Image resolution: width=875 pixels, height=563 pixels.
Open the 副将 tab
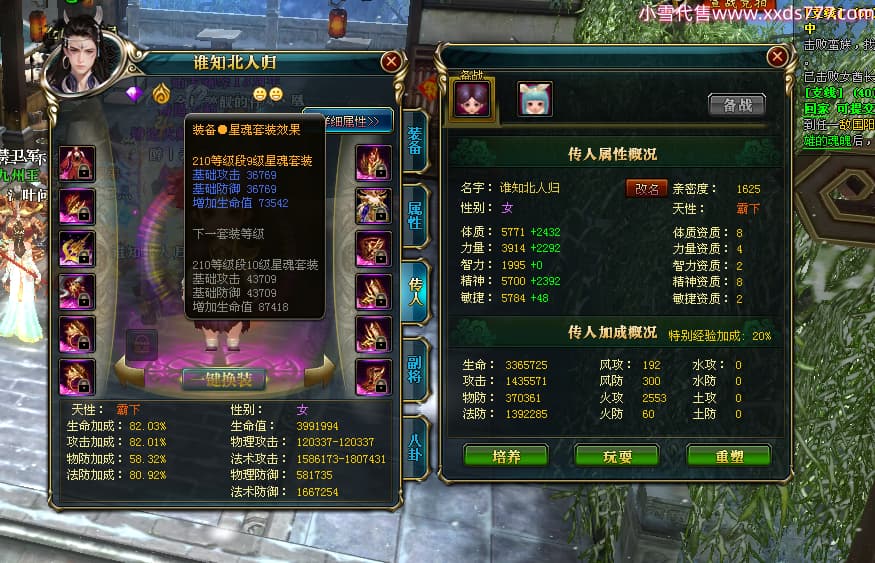[415, 368]
